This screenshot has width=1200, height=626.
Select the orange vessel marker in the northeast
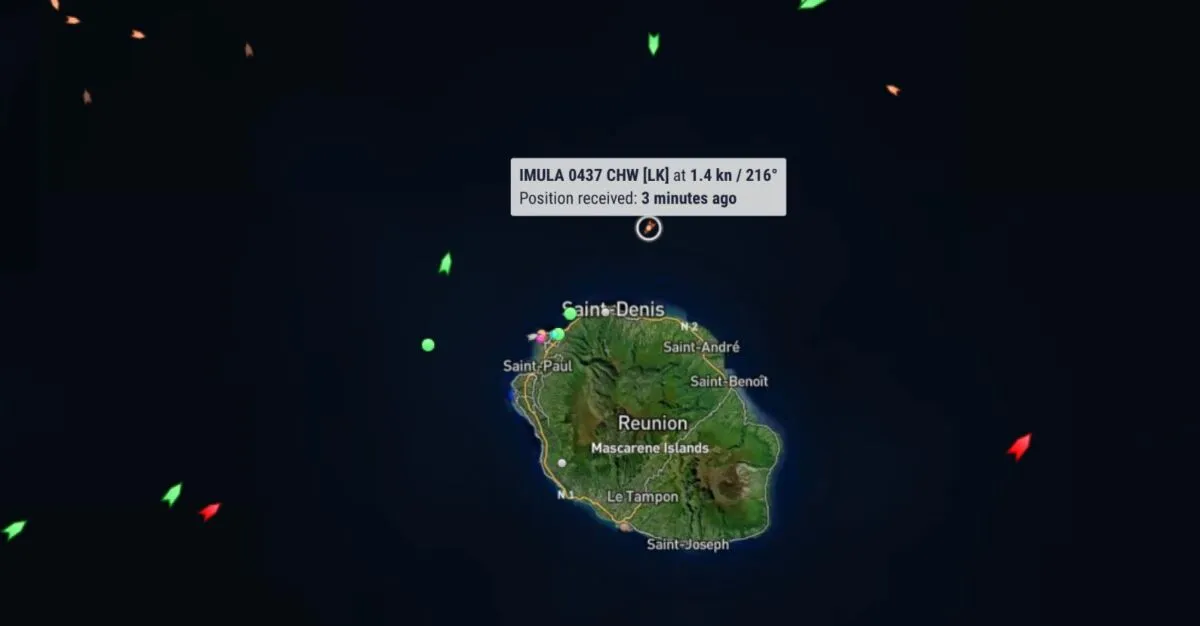[892, 90]
